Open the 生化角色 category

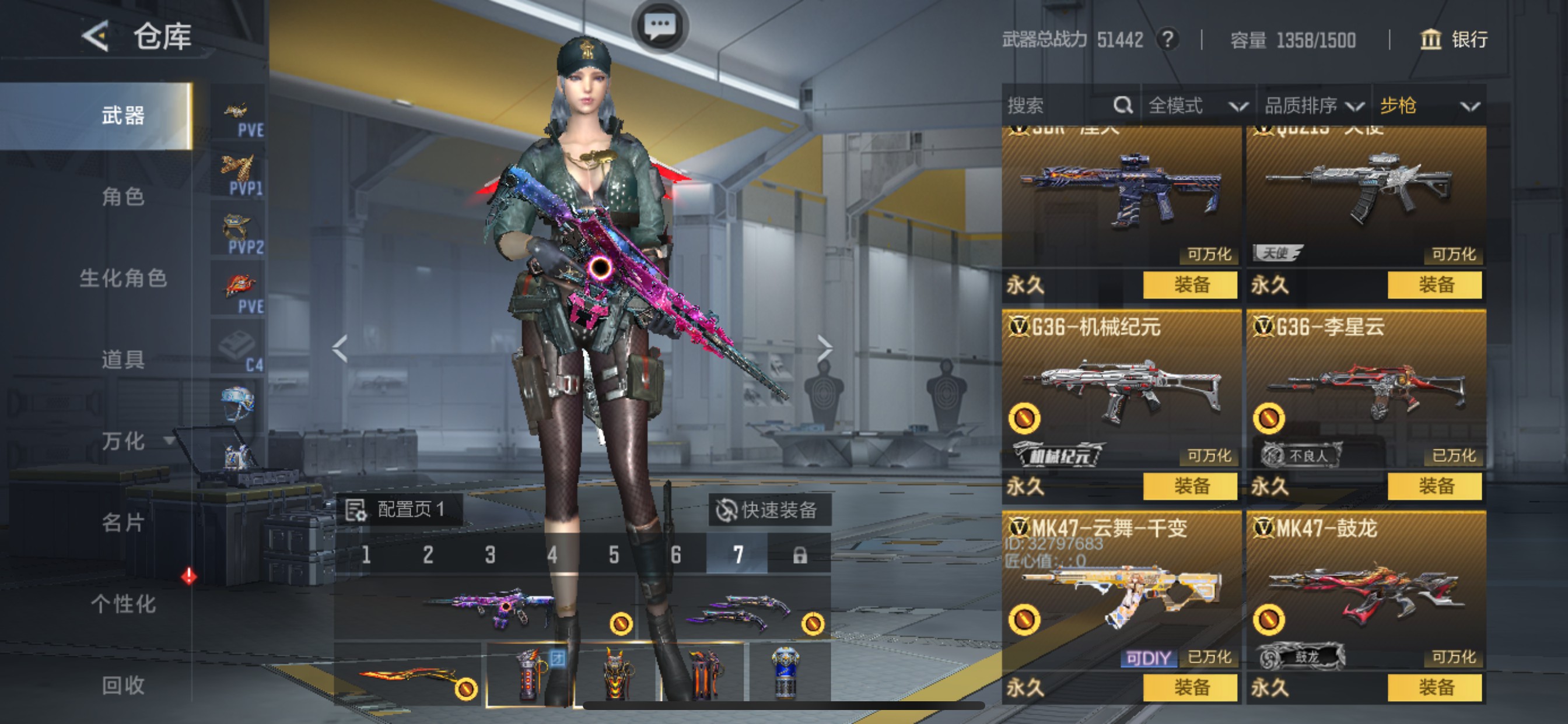[123, 278]
